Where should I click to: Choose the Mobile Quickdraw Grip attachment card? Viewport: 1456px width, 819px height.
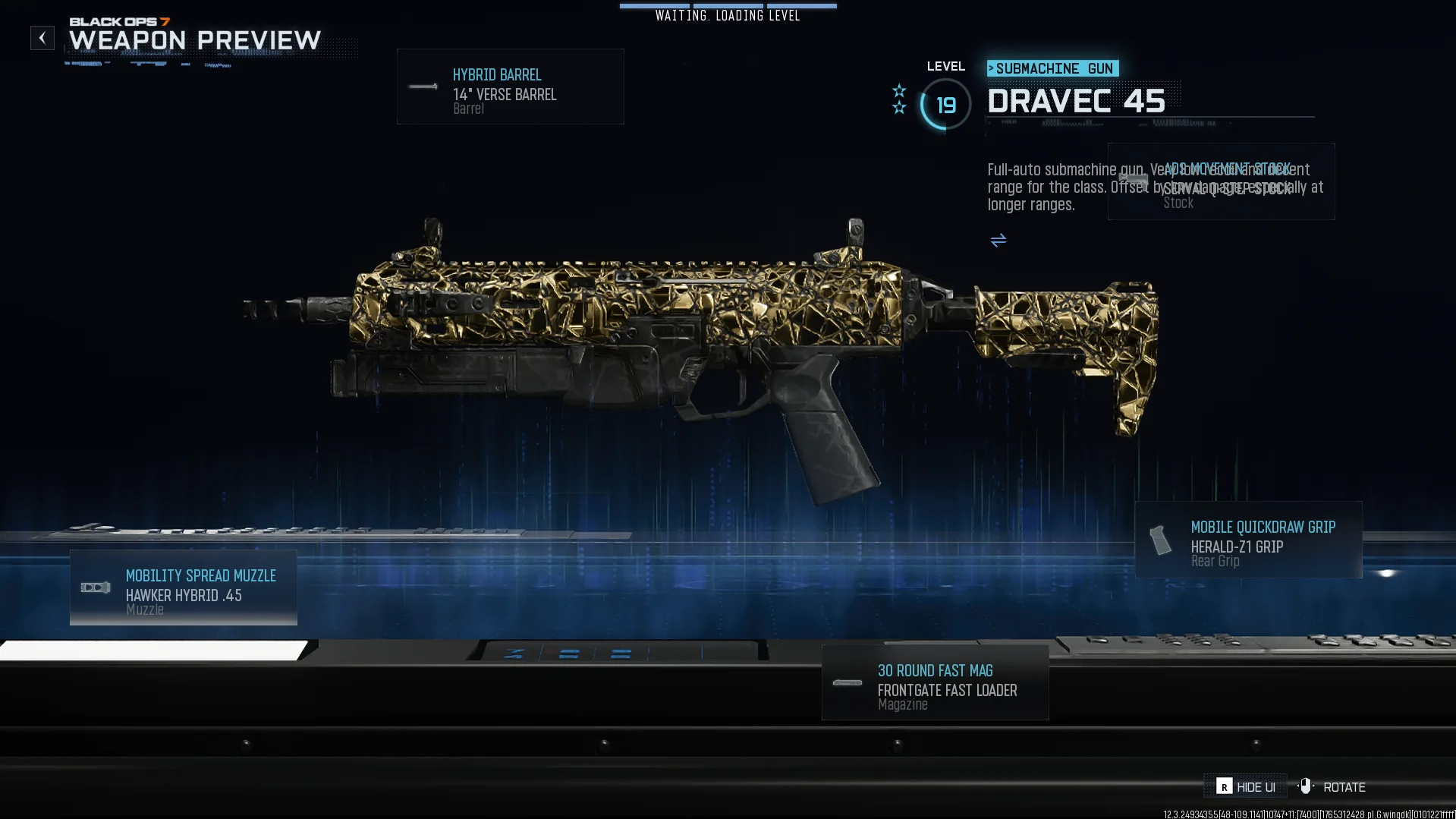pyautogui.click(x=1248, y=540)
